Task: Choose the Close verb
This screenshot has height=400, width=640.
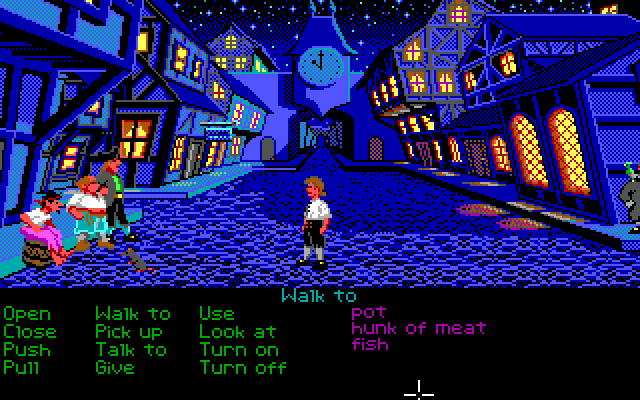Action: (30, 331)
